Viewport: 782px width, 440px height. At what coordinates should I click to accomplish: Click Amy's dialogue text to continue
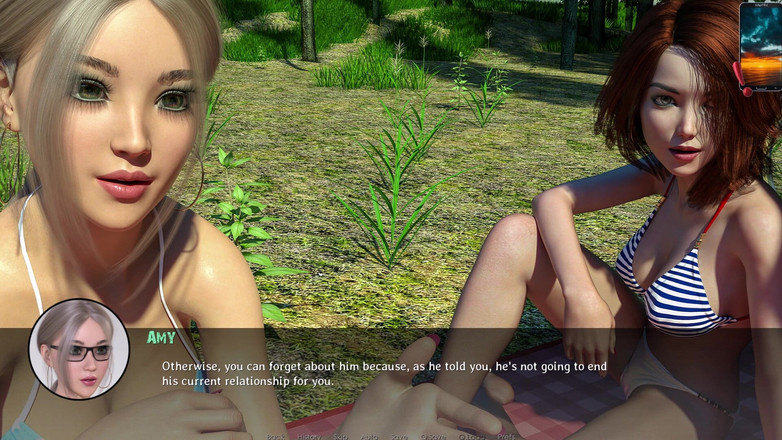(x=384, y=373)
